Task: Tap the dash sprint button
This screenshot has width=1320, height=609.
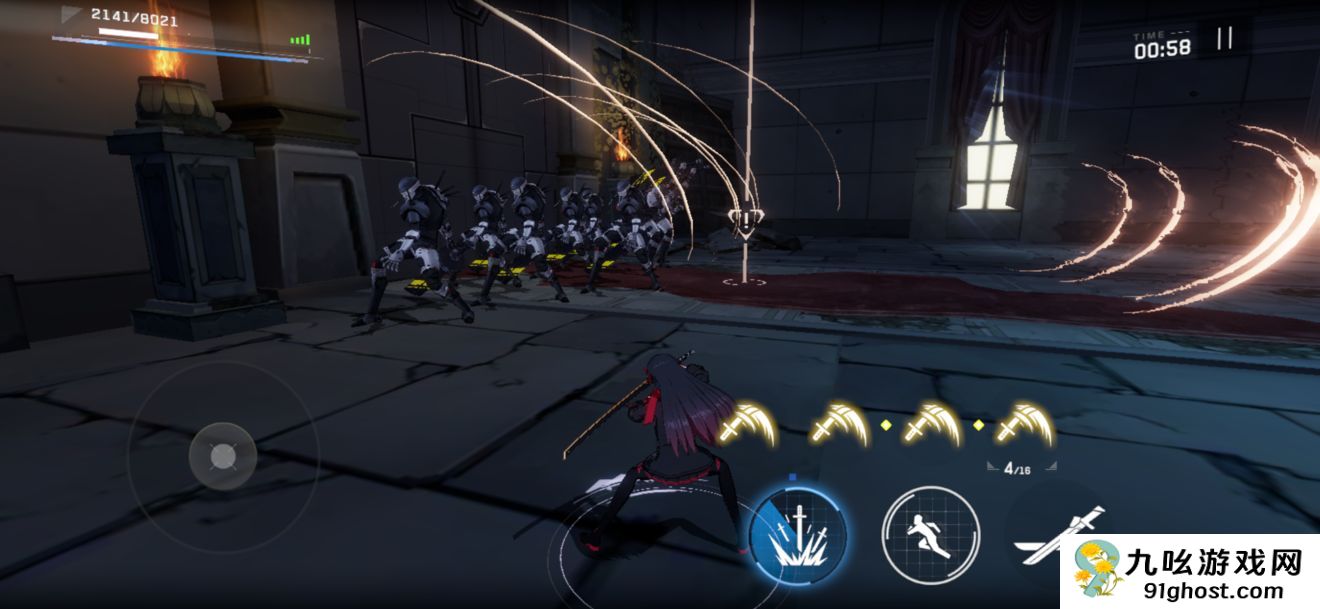Action: [930, 534]
